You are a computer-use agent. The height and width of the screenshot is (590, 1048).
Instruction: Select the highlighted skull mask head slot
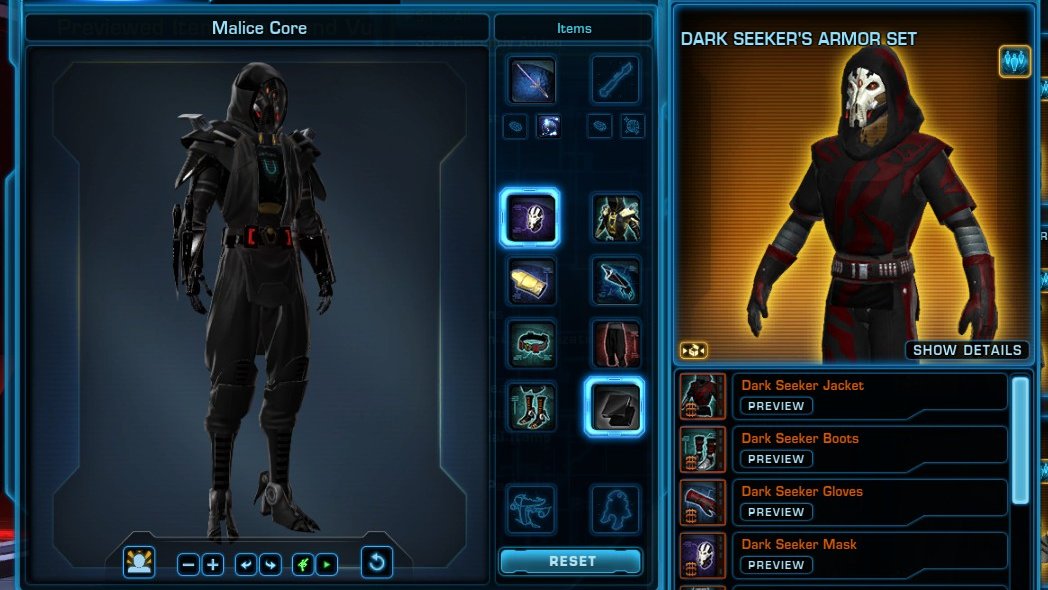(x=529, y=217)
